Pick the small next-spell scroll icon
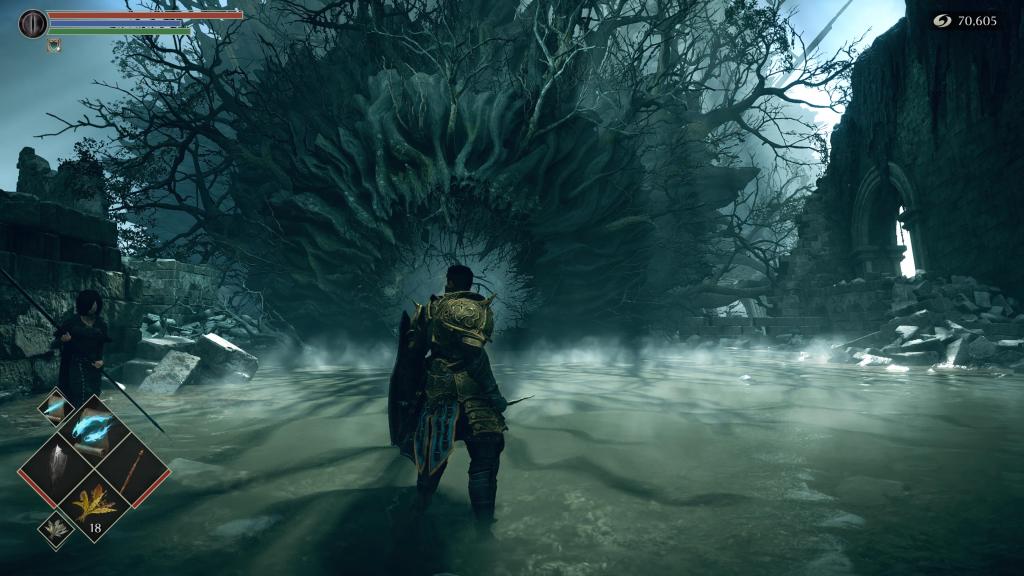1024x576 pixels. 54,406
